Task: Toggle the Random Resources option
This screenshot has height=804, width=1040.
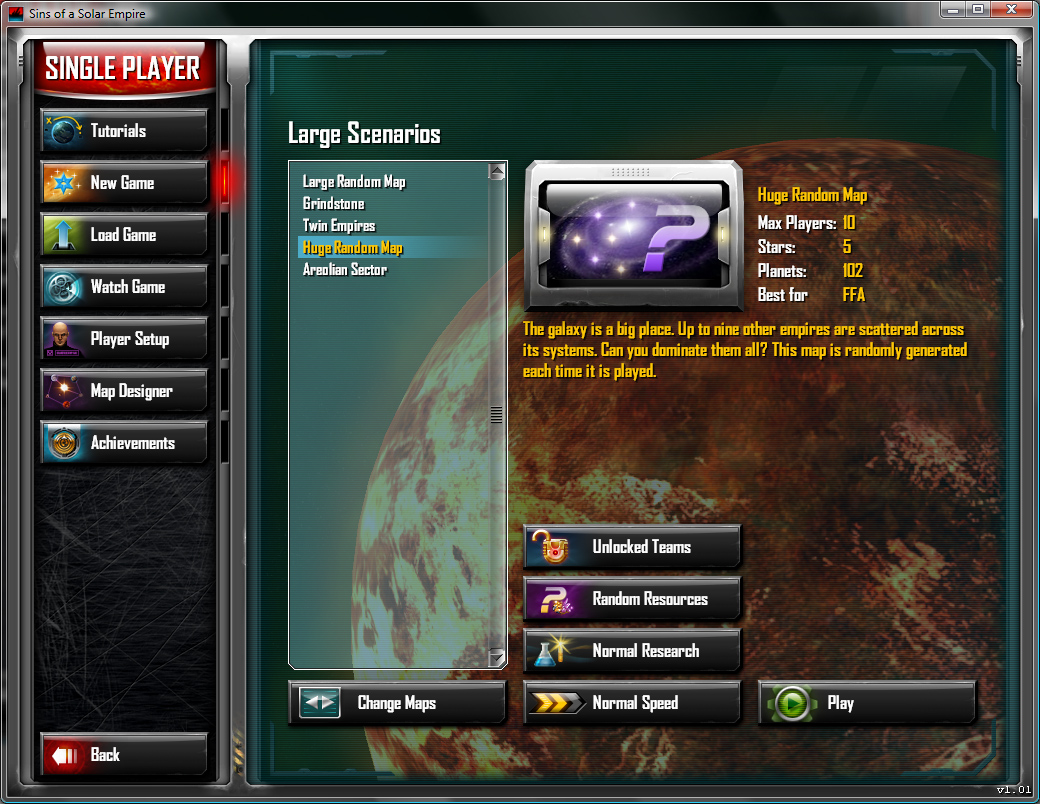Action: coord(632,599)
